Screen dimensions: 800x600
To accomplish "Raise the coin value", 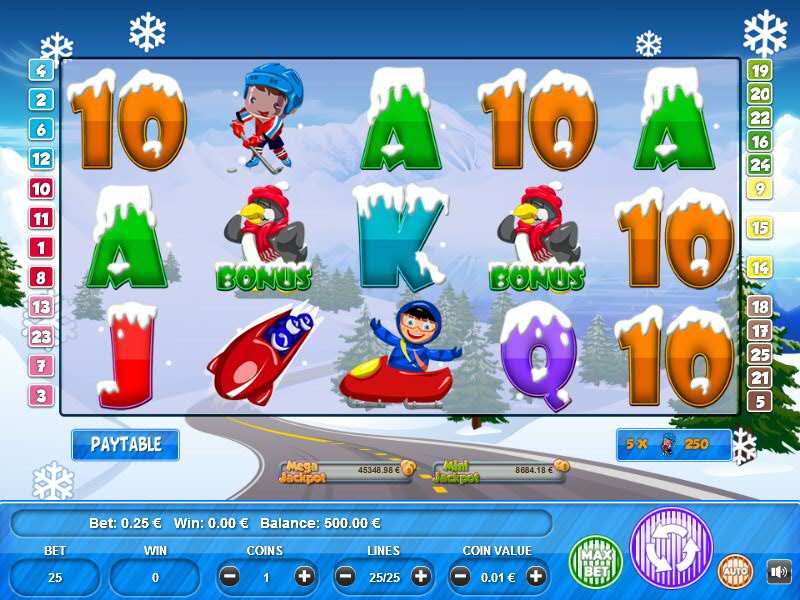I will click(536, 576).
